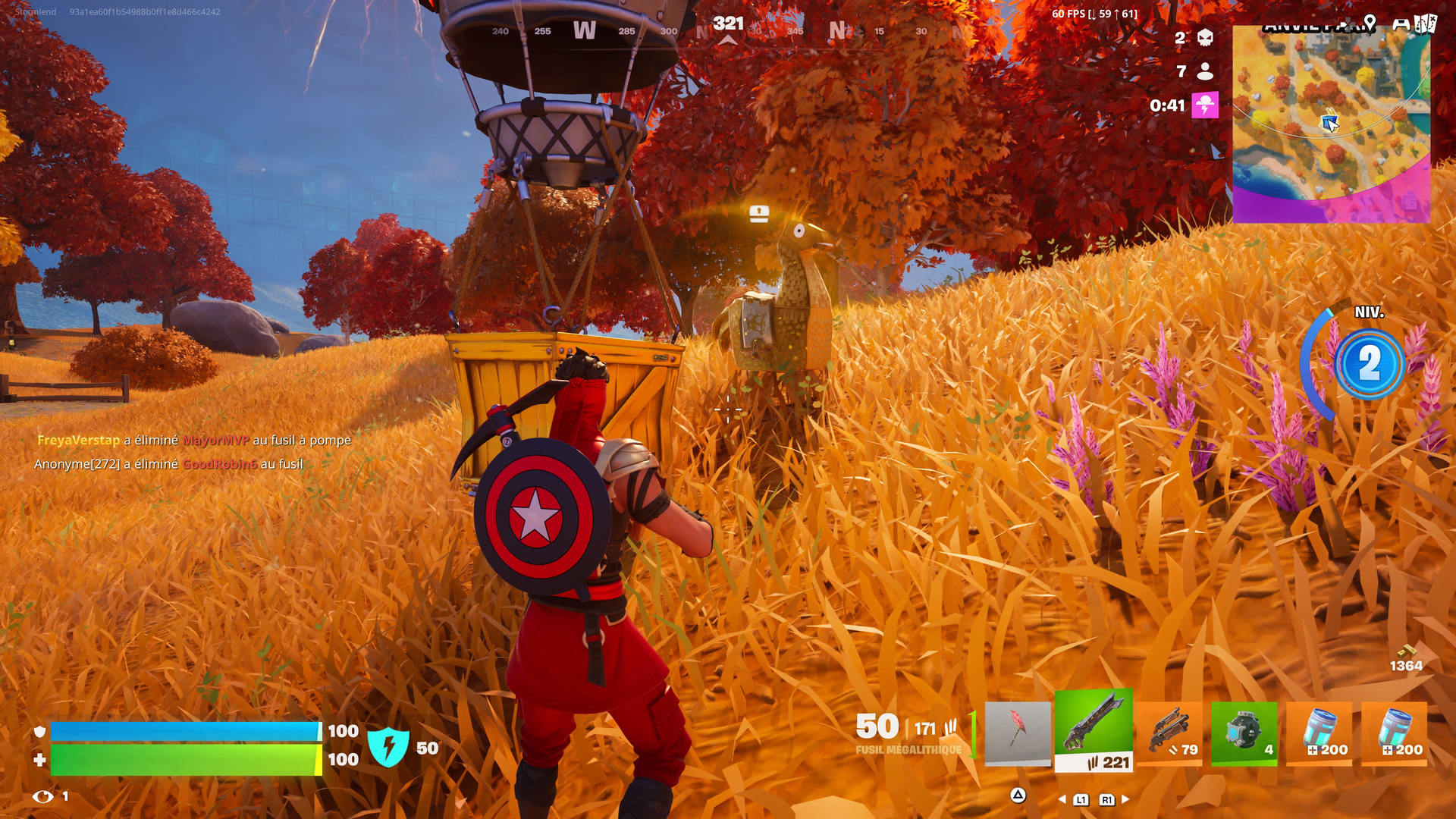1456x819 pixels.
Task: Select the pickaxe slot in the hotbar
Action: (1018, 733)
